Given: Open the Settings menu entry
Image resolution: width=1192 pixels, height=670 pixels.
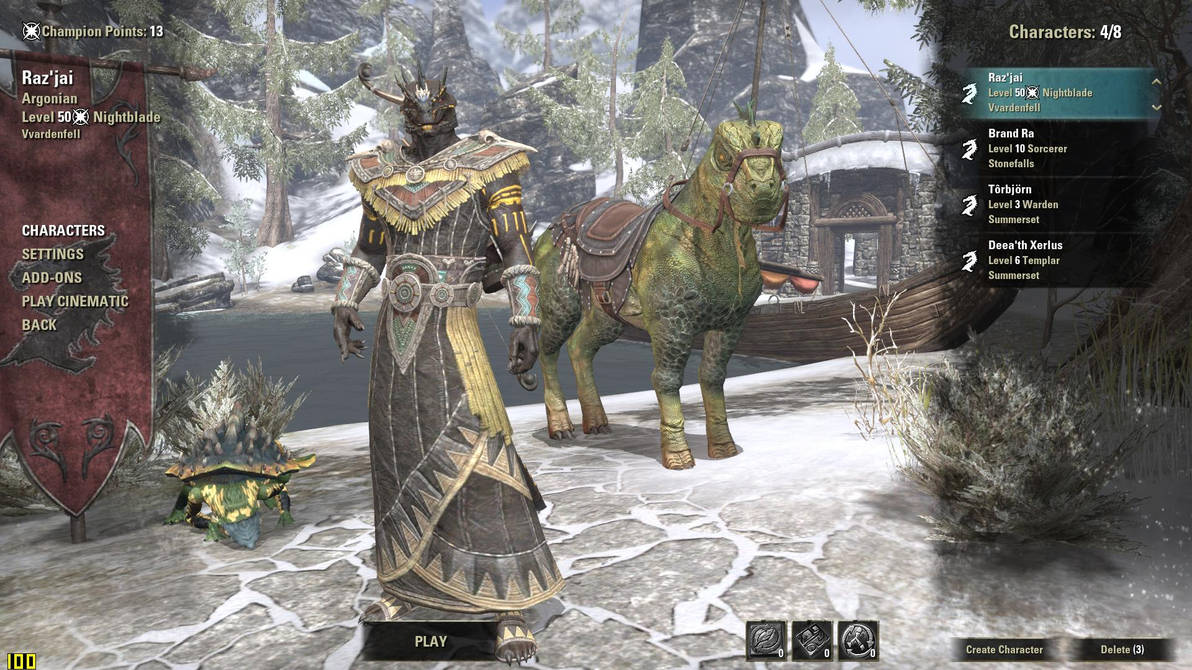Looking at the screenshot, I should coord(53,254).
